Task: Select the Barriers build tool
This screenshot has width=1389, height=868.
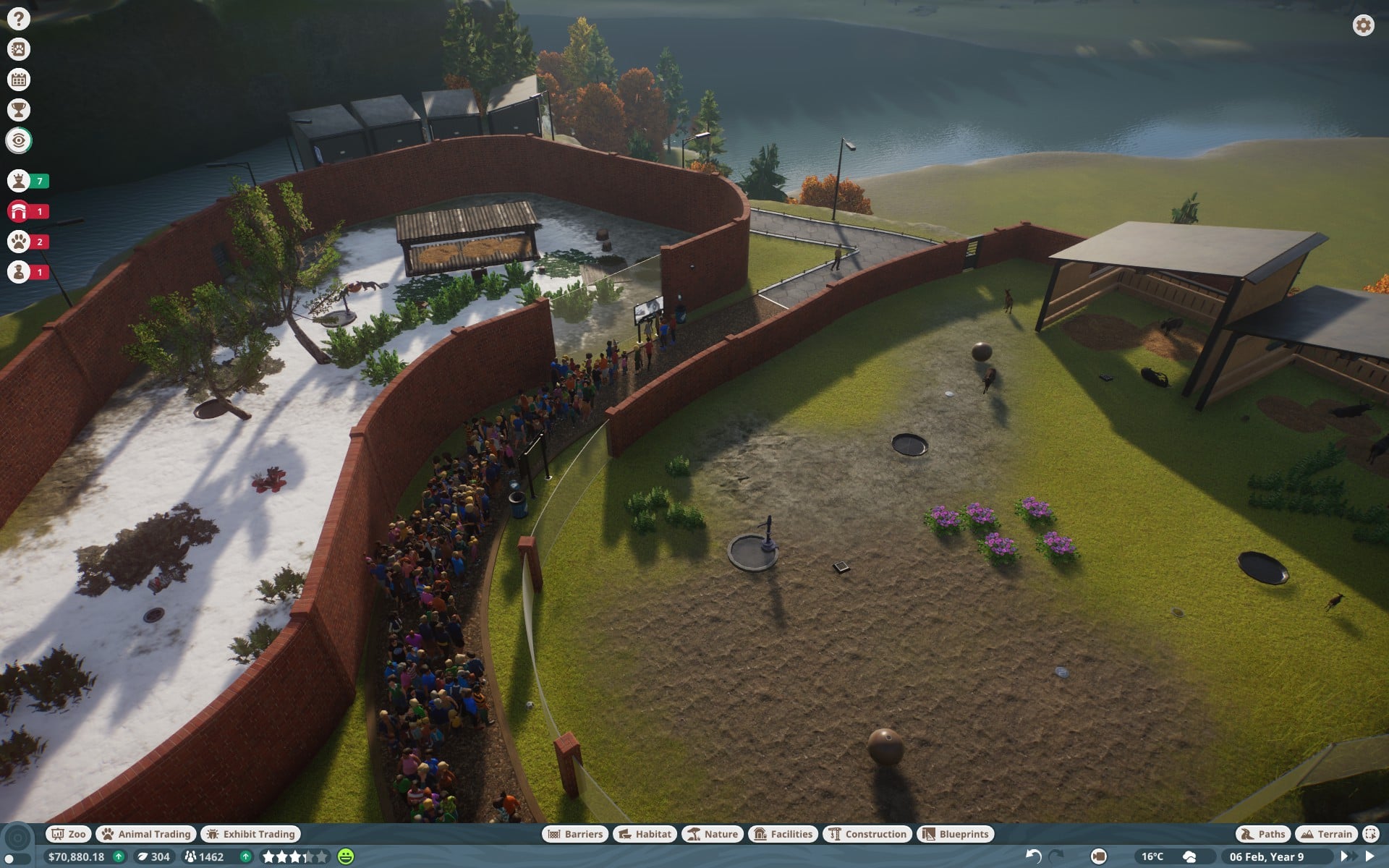Action: tap(575, 834)
